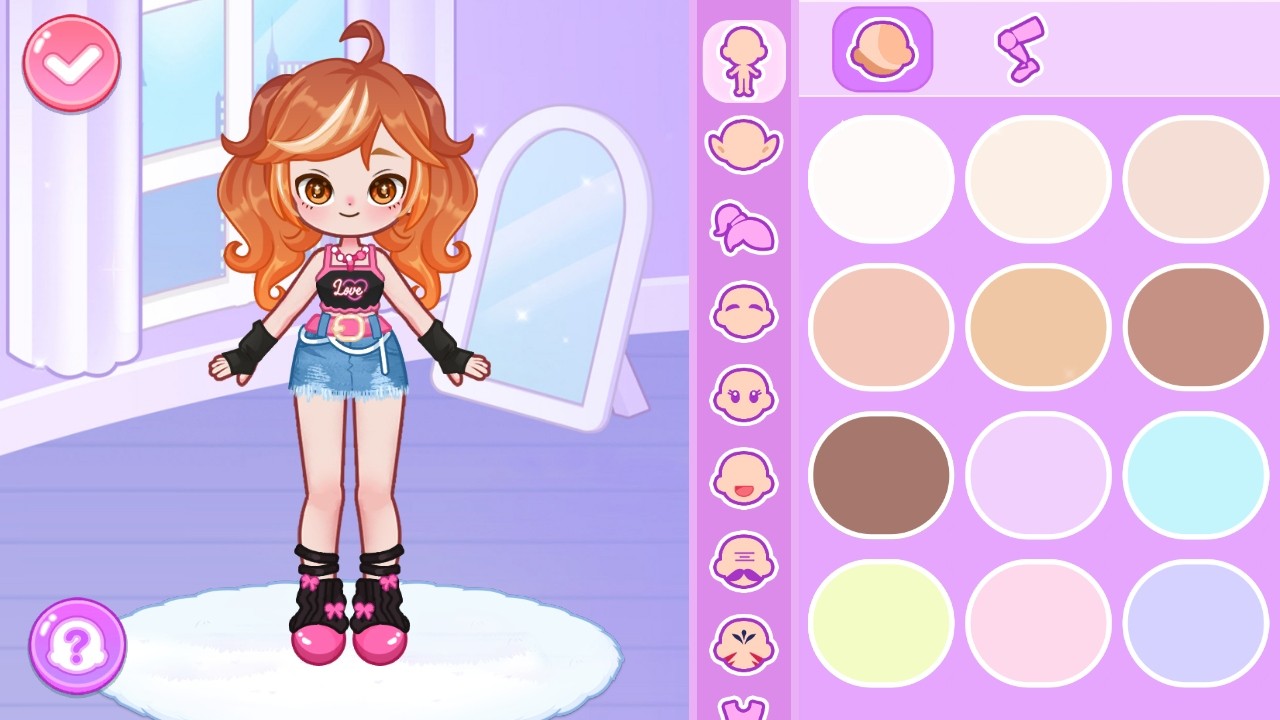This screenshot has width=1280, height=720.
Task: Select the peach pink skin color
Action: tap(881, 327)
